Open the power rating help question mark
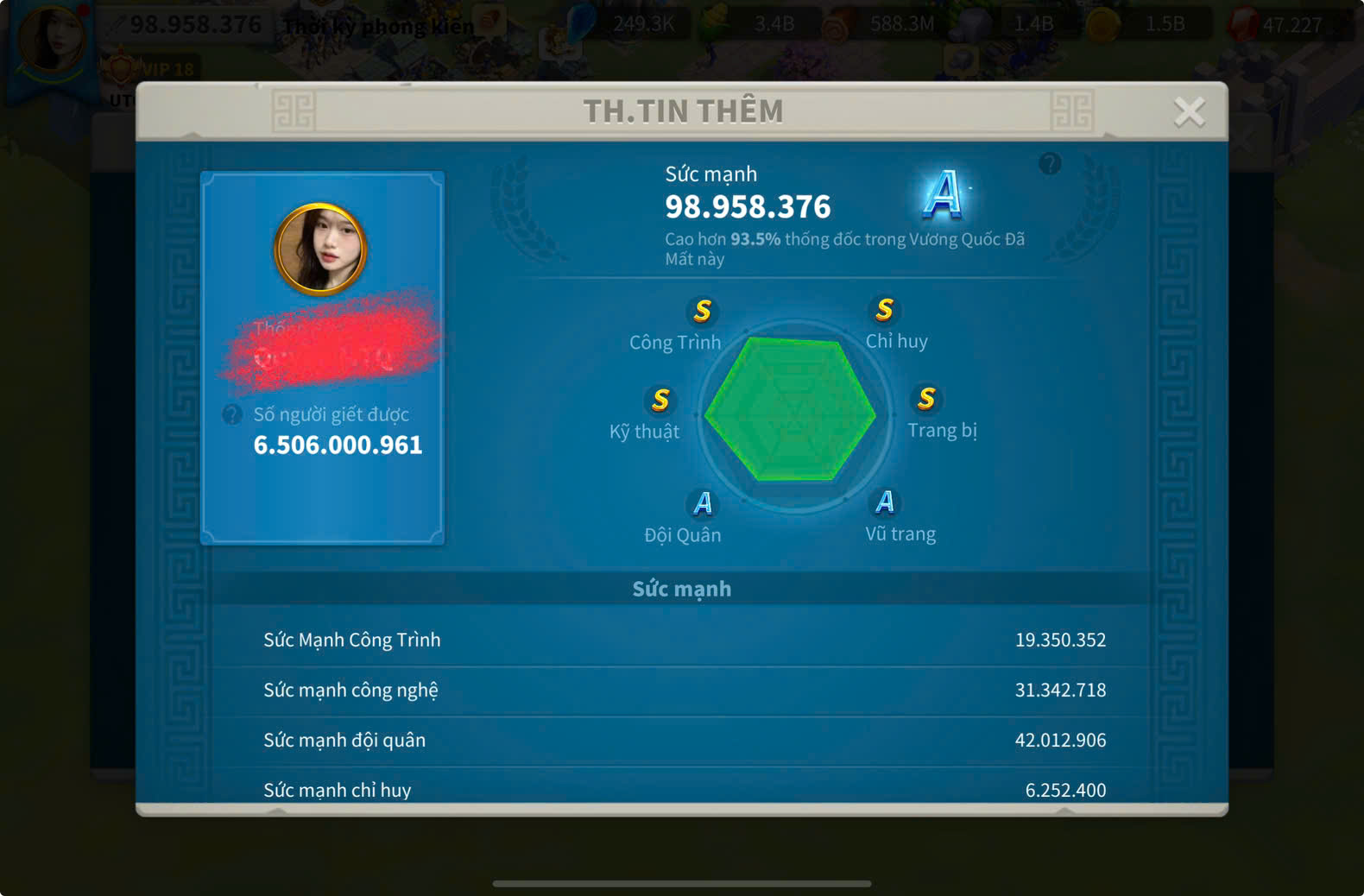The width and height of the screenshot is (1364, 896). point(1050,163)
